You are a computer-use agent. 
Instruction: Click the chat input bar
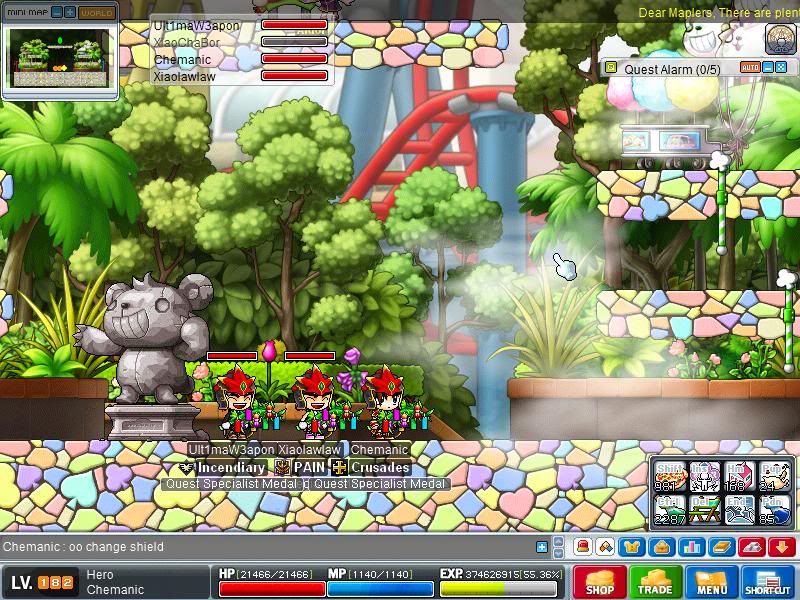pyautogui.click(x=270, y=547)
